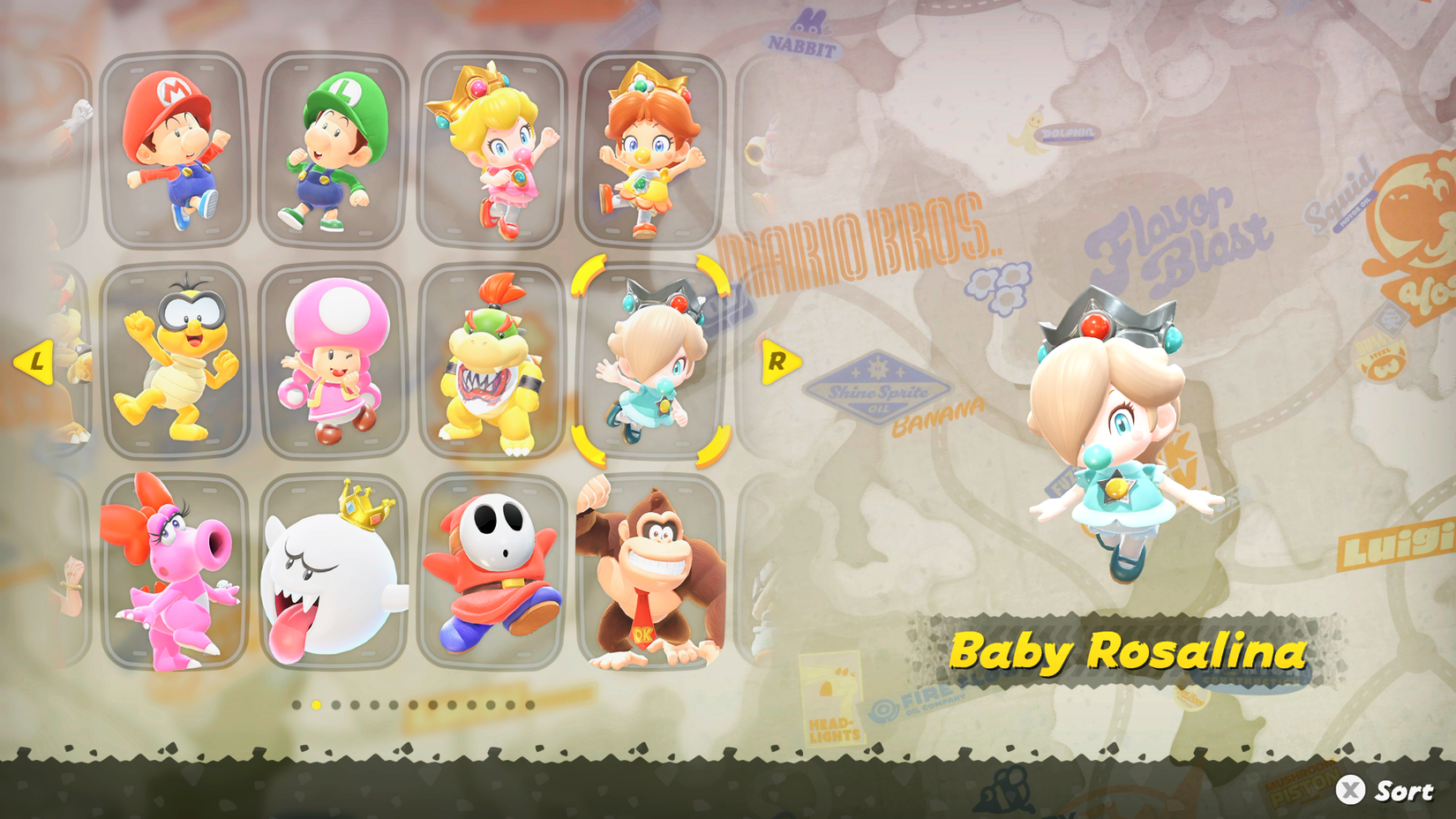Click the Baby Rosalina name banner
Viewport: 1456px width, 819px height.
point(1132,652)
